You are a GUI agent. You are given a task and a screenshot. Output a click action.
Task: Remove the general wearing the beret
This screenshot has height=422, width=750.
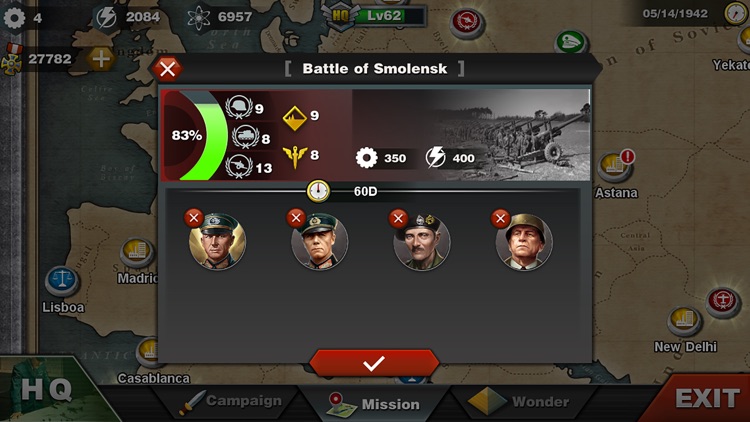pyautogui.click(x=398, y=218)
